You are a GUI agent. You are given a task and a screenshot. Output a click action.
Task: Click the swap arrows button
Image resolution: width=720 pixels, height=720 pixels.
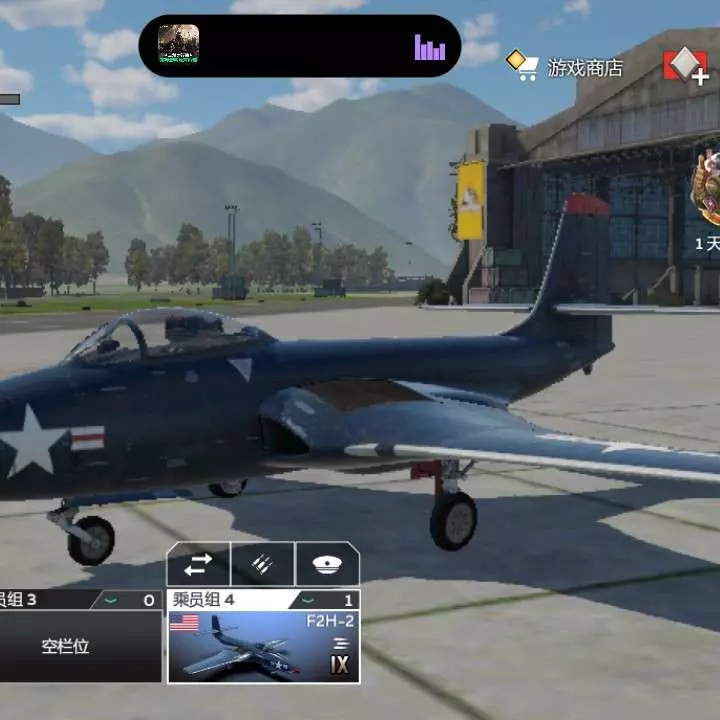(198, 564)
